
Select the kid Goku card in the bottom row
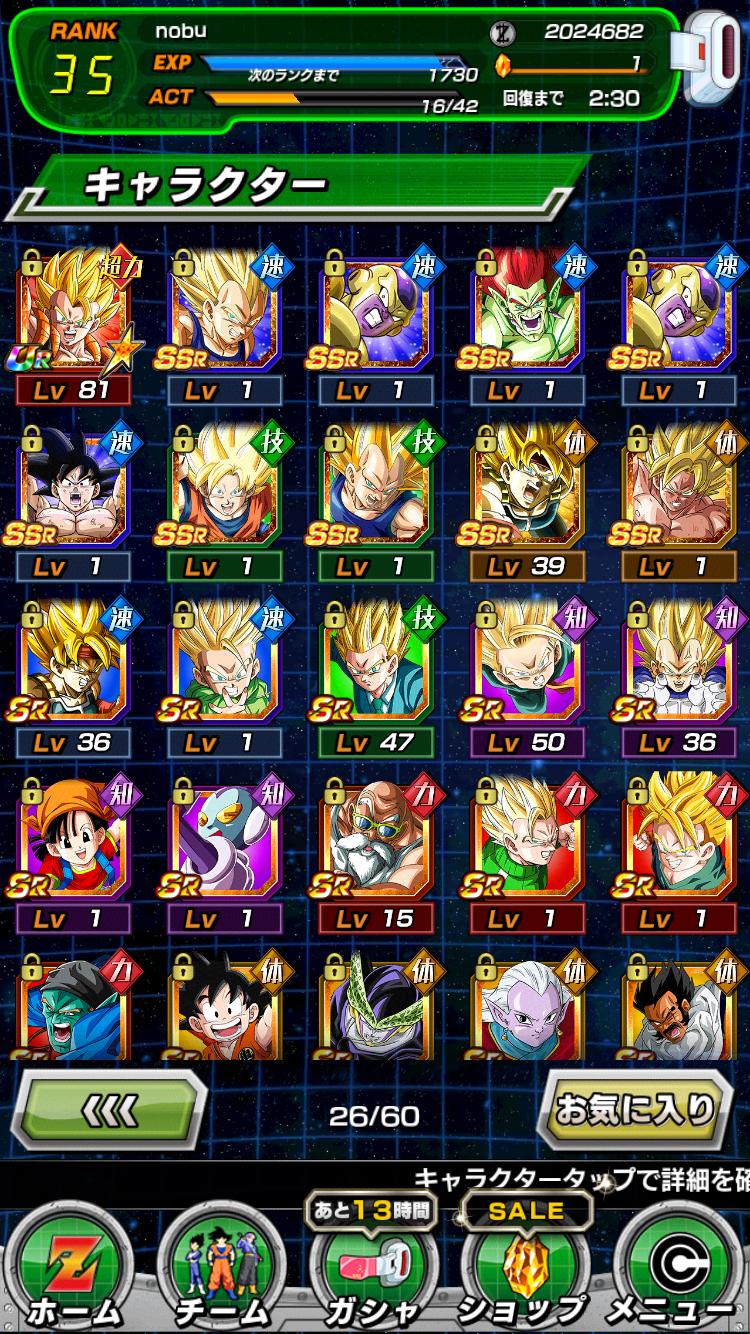pyautogui.click(x=224, y=1005)
